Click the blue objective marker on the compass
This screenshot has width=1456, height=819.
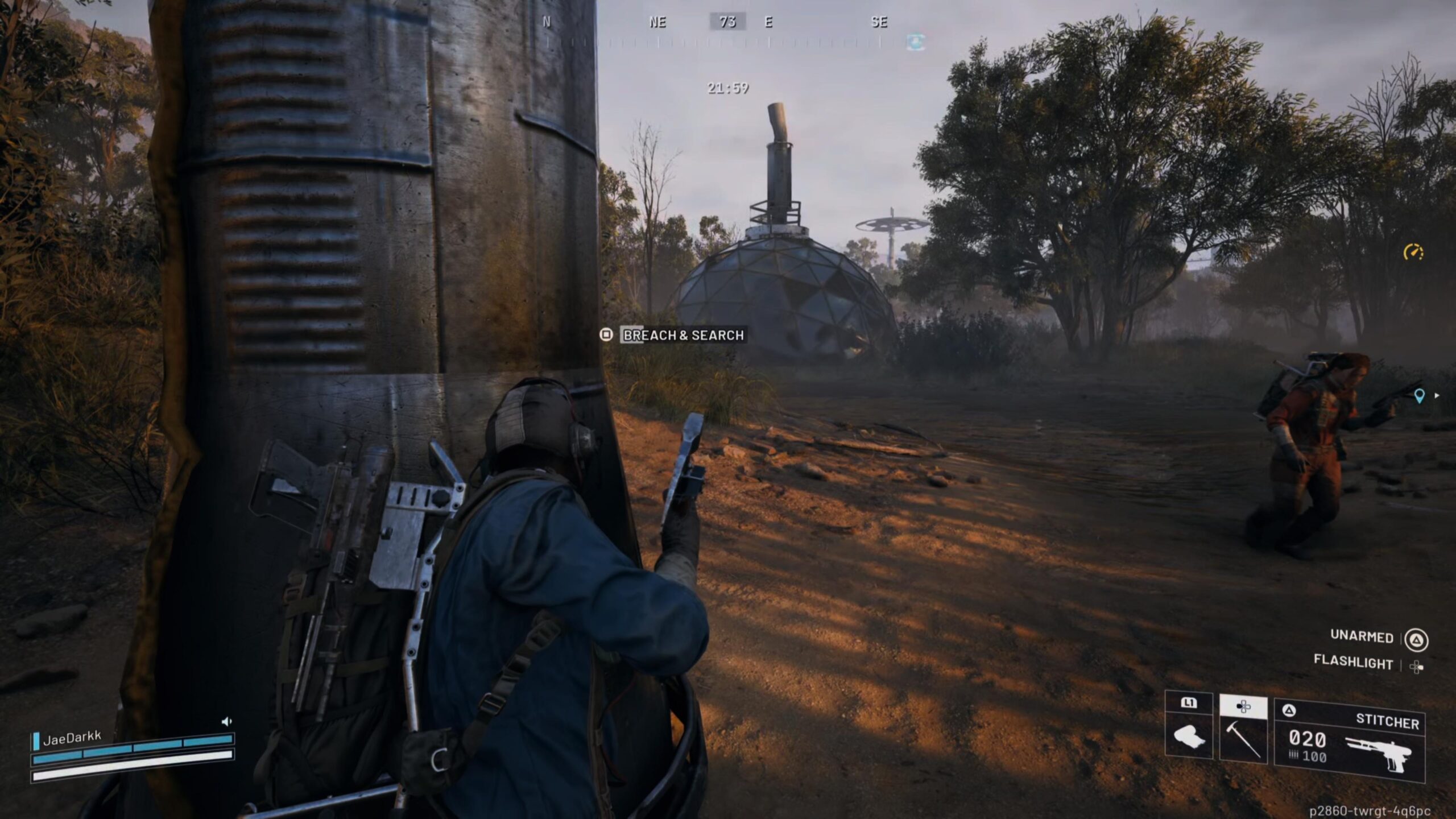(x=915, y=41)
